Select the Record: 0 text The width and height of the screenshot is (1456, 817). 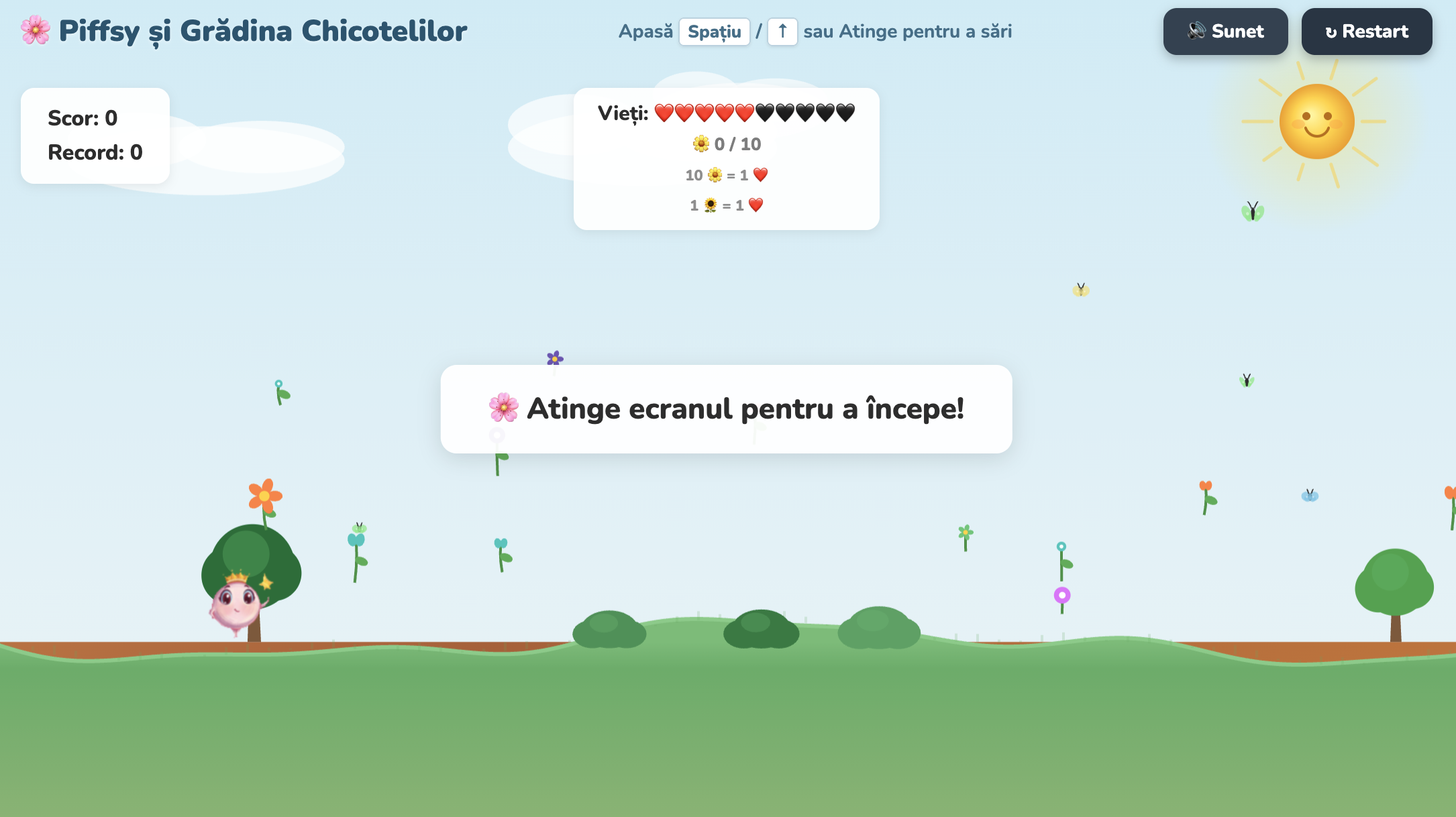[95, 152]
